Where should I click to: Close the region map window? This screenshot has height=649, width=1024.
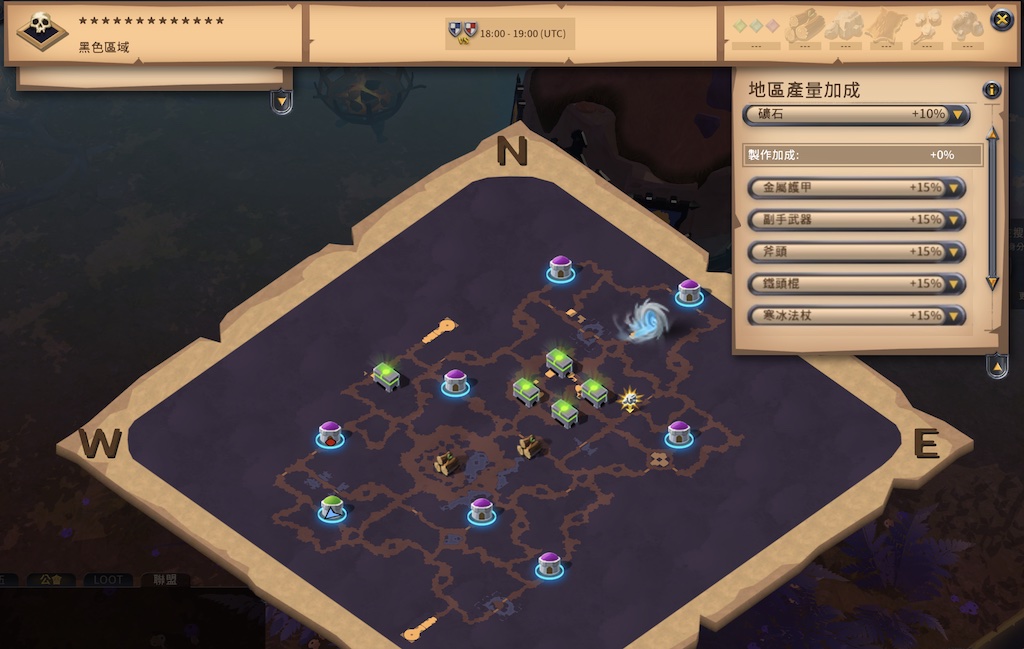point(1001,20)
